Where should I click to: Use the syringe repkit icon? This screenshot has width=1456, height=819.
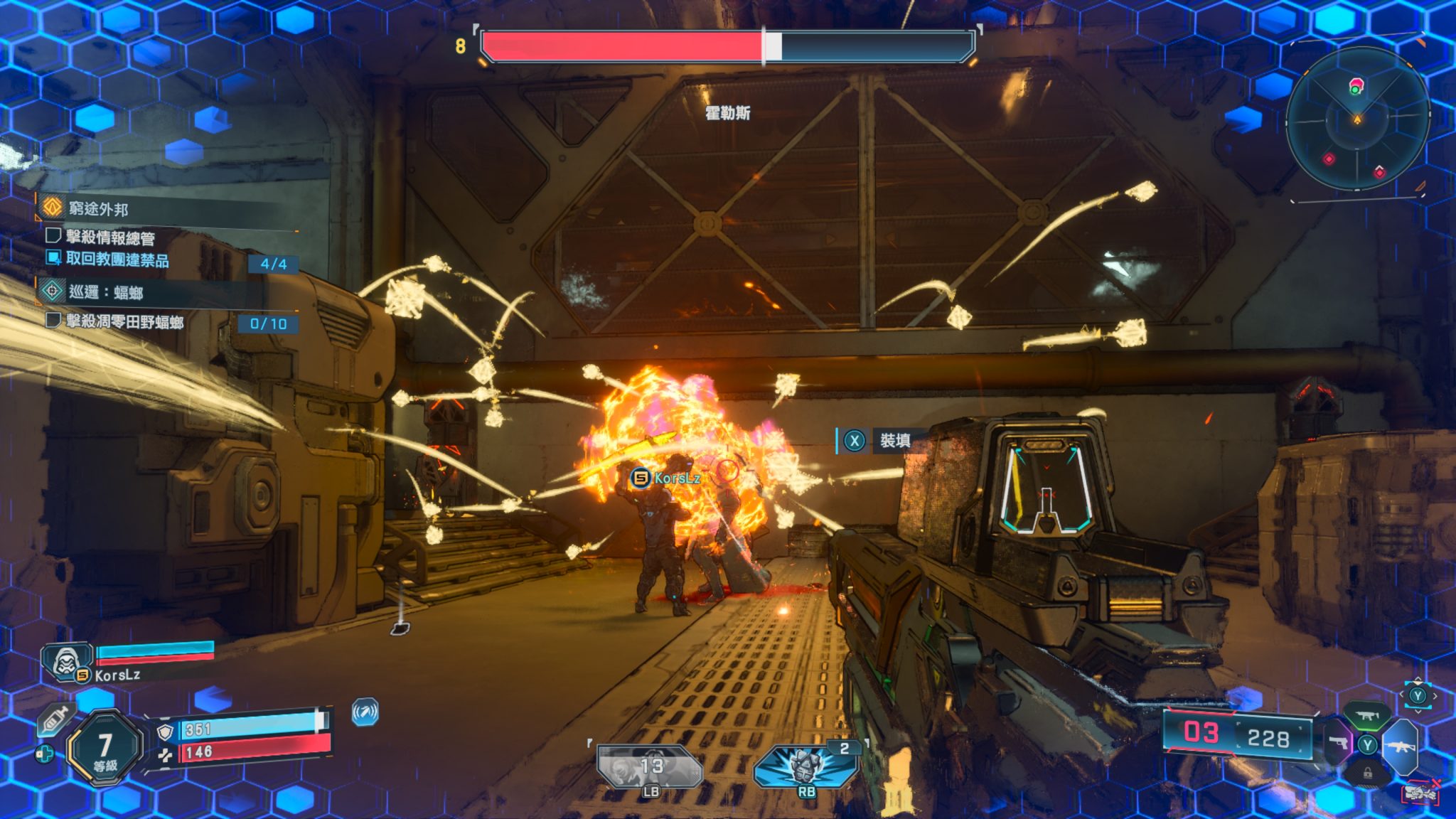tap(55, 720)
